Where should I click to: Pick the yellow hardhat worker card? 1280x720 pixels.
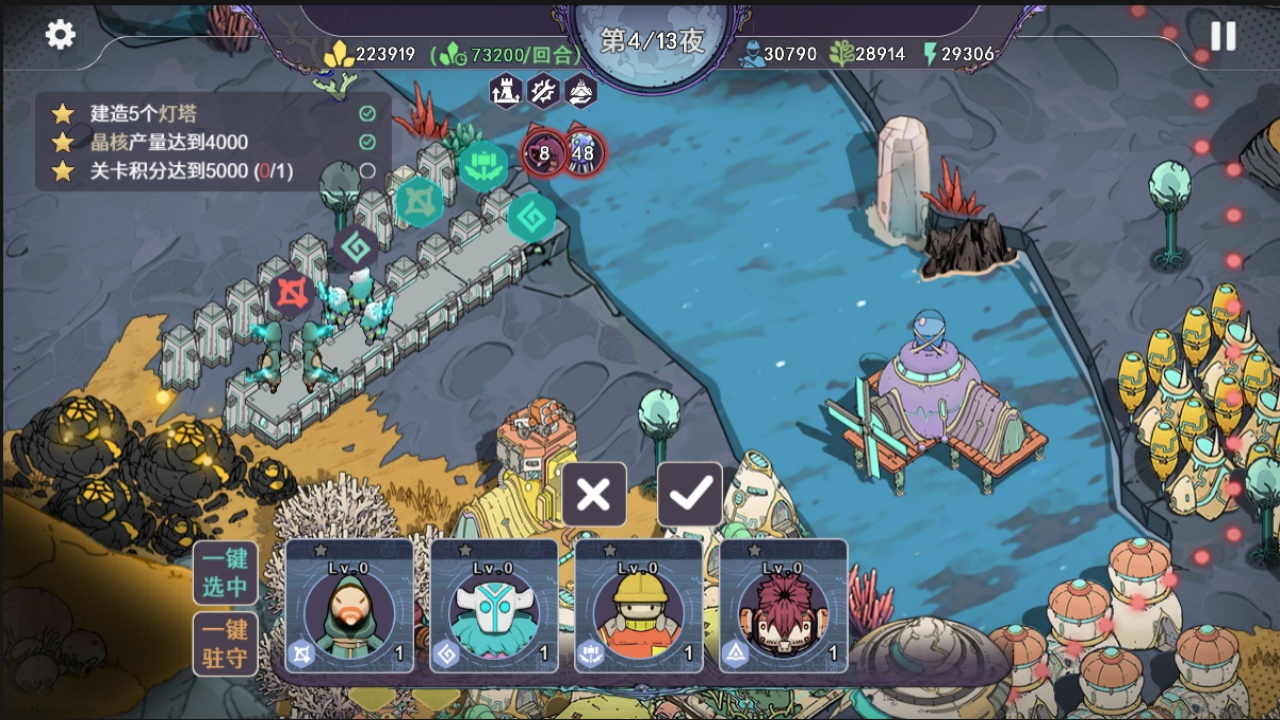(638, 606)
